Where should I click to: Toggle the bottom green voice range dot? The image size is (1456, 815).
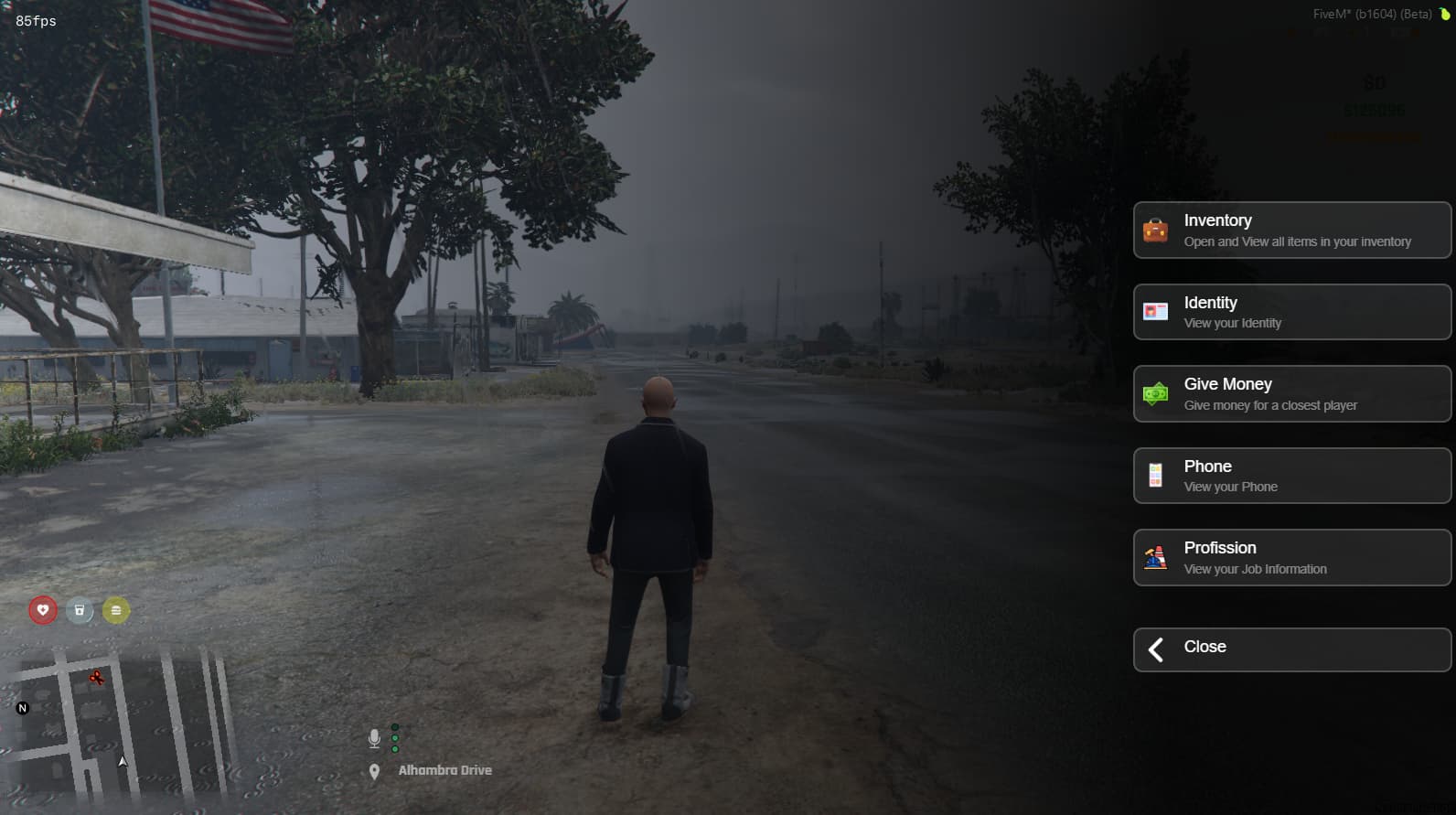point(395,749)
